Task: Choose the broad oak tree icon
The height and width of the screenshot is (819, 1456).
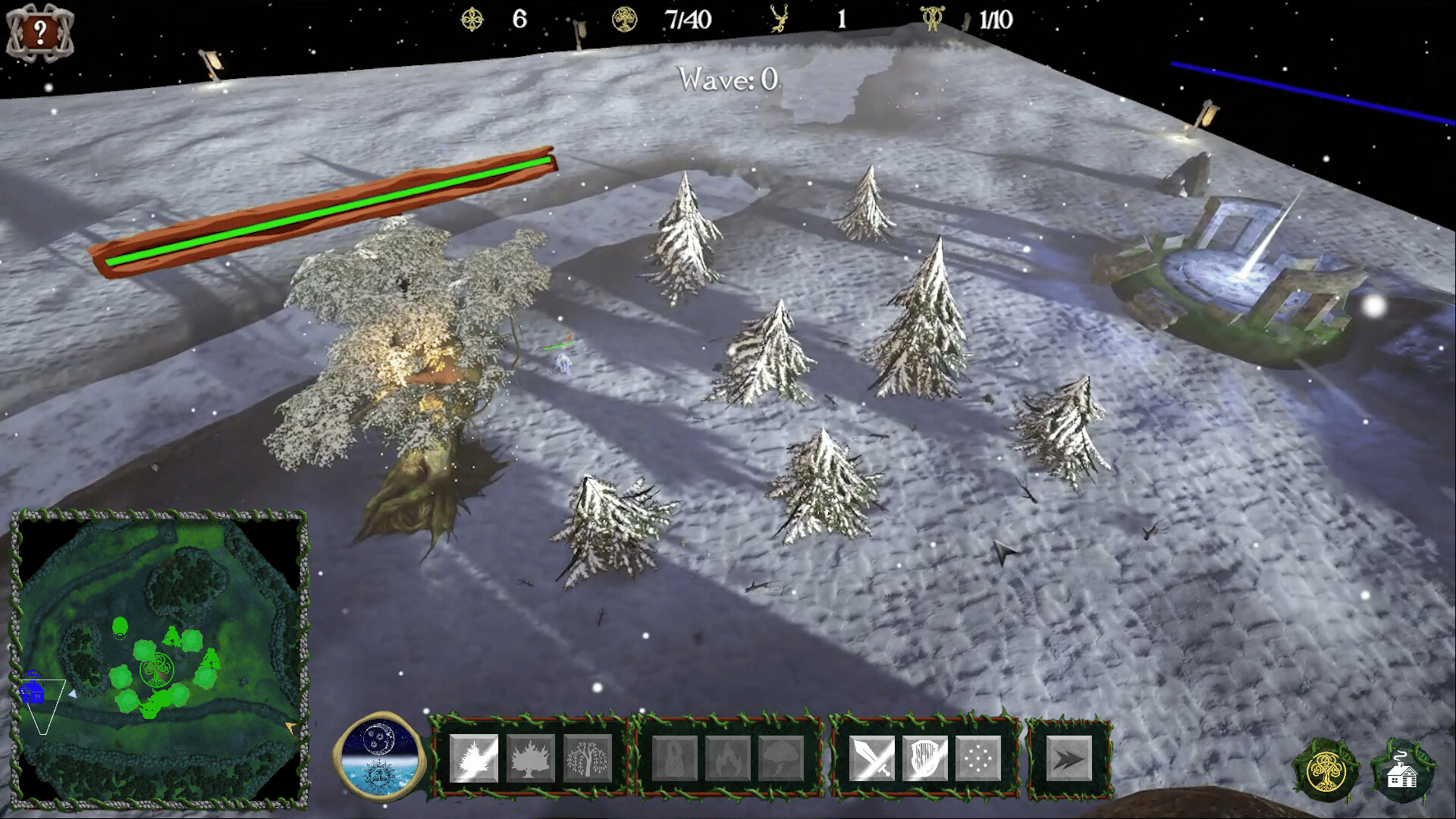Action: click(531, 758)
